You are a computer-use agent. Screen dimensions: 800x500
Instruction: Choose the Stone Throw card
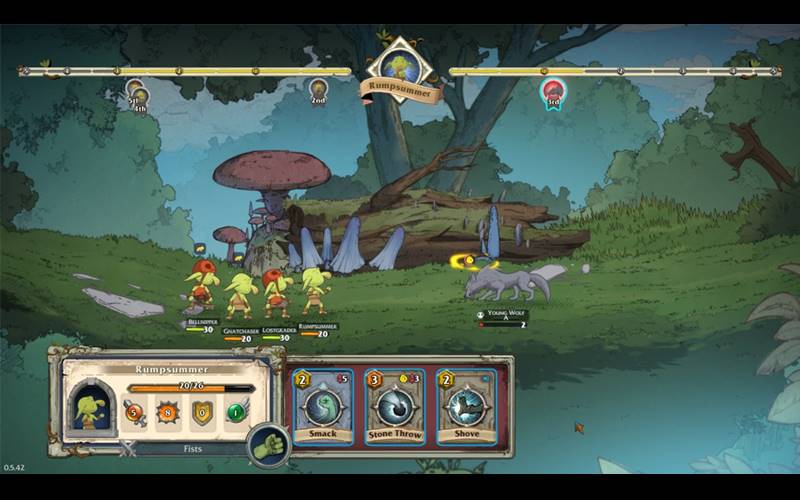[x=394, y=407]
